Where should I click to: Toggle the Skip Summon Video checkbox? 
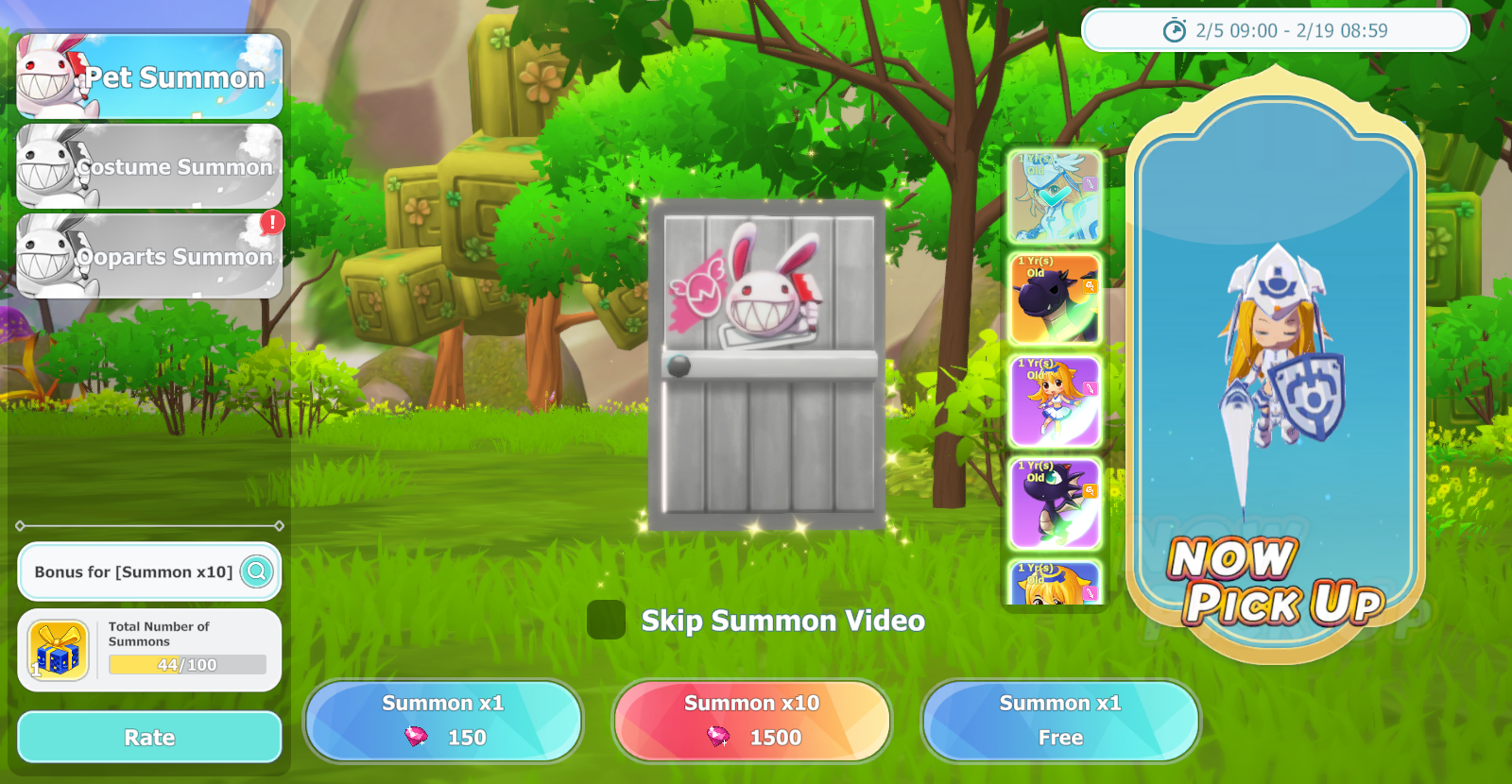point(606,620)
